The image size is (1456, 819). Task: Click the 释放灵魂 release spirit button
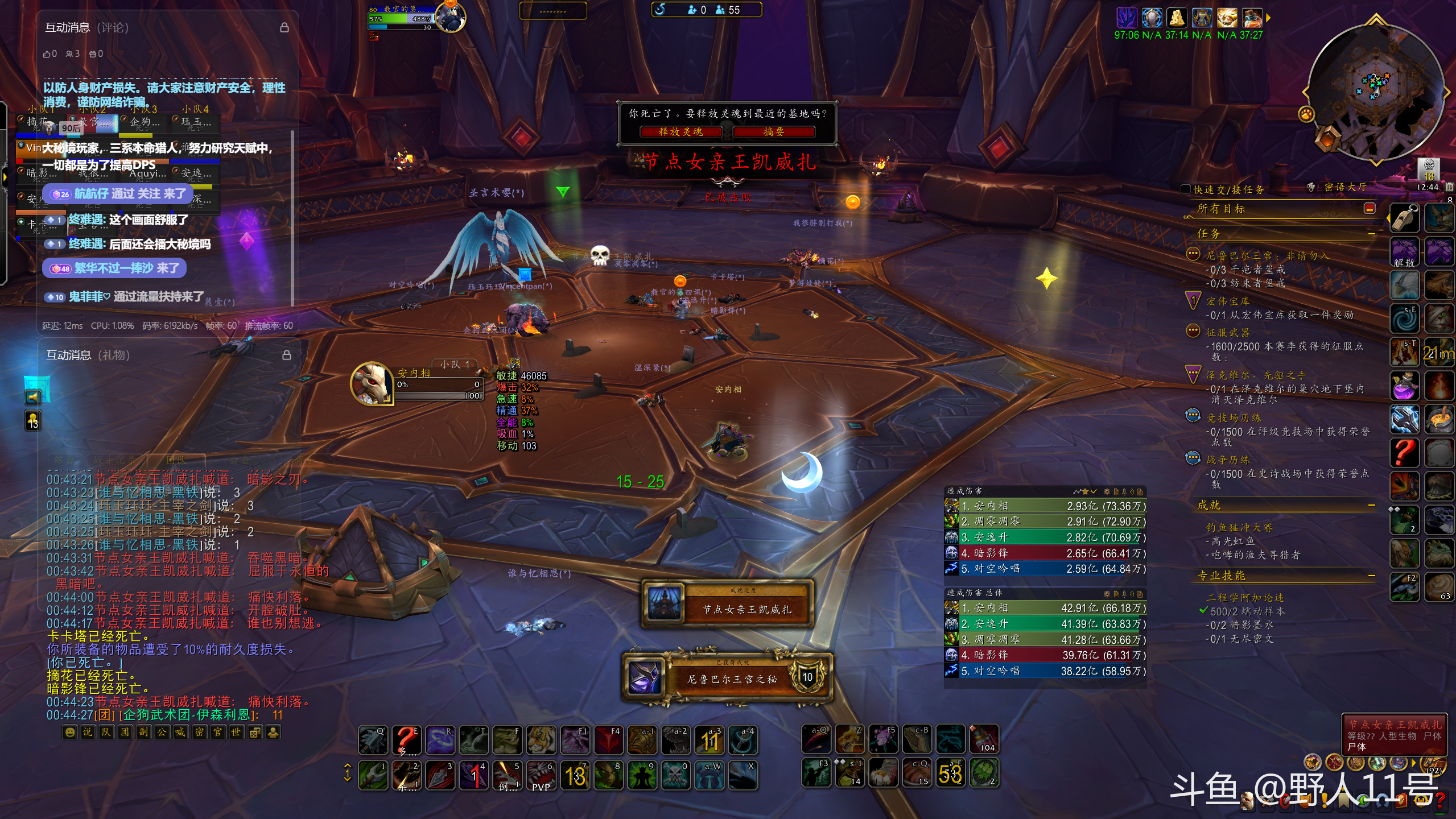pos(680,132)
